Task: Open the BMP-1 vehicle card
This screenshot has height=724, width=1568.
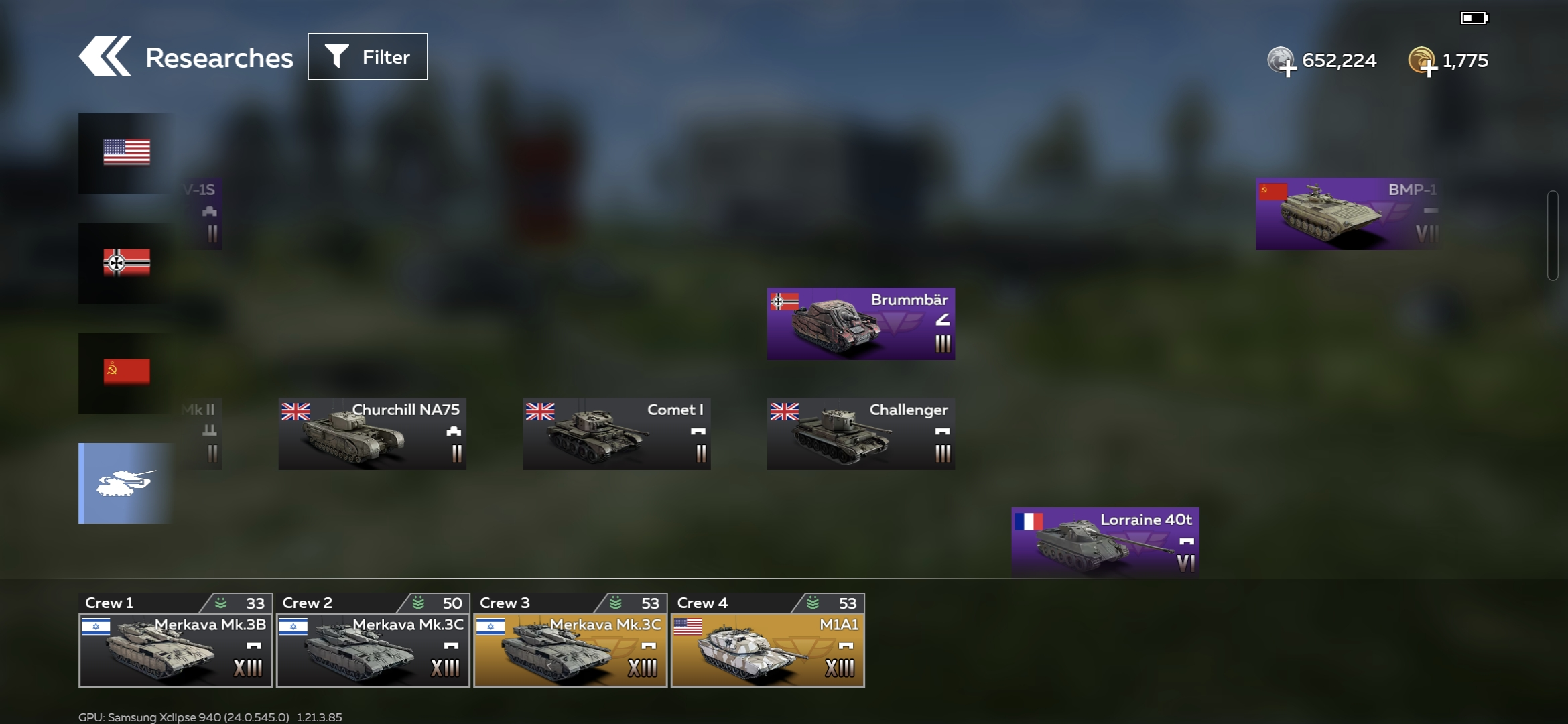Action: point(1347,214)
